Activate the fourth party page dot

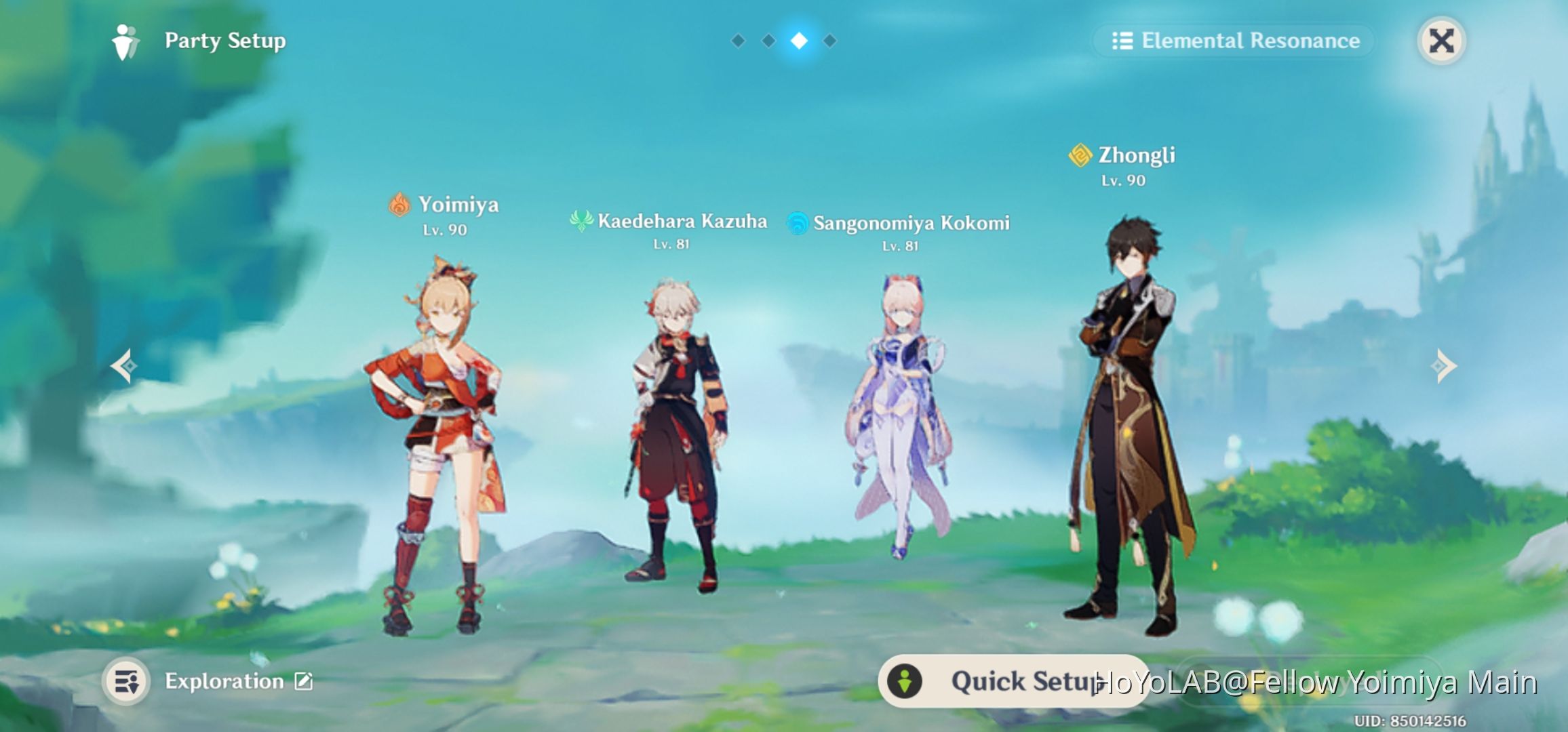[829, 41]
